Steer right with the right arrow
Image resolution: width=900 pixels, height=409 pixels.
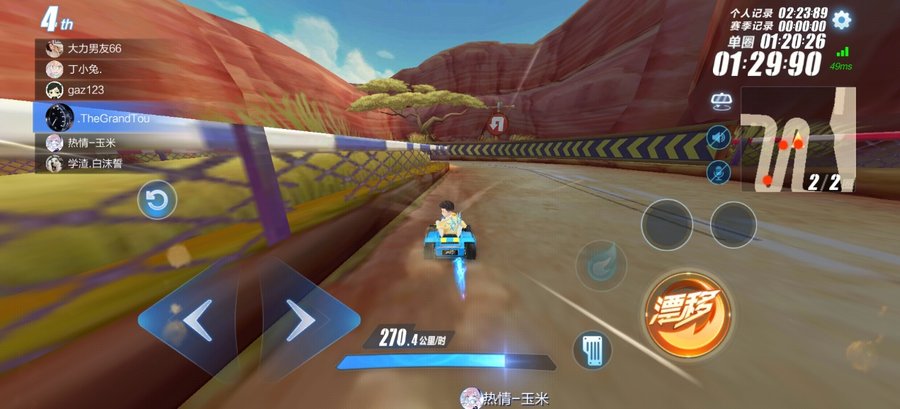pos(301,320)
